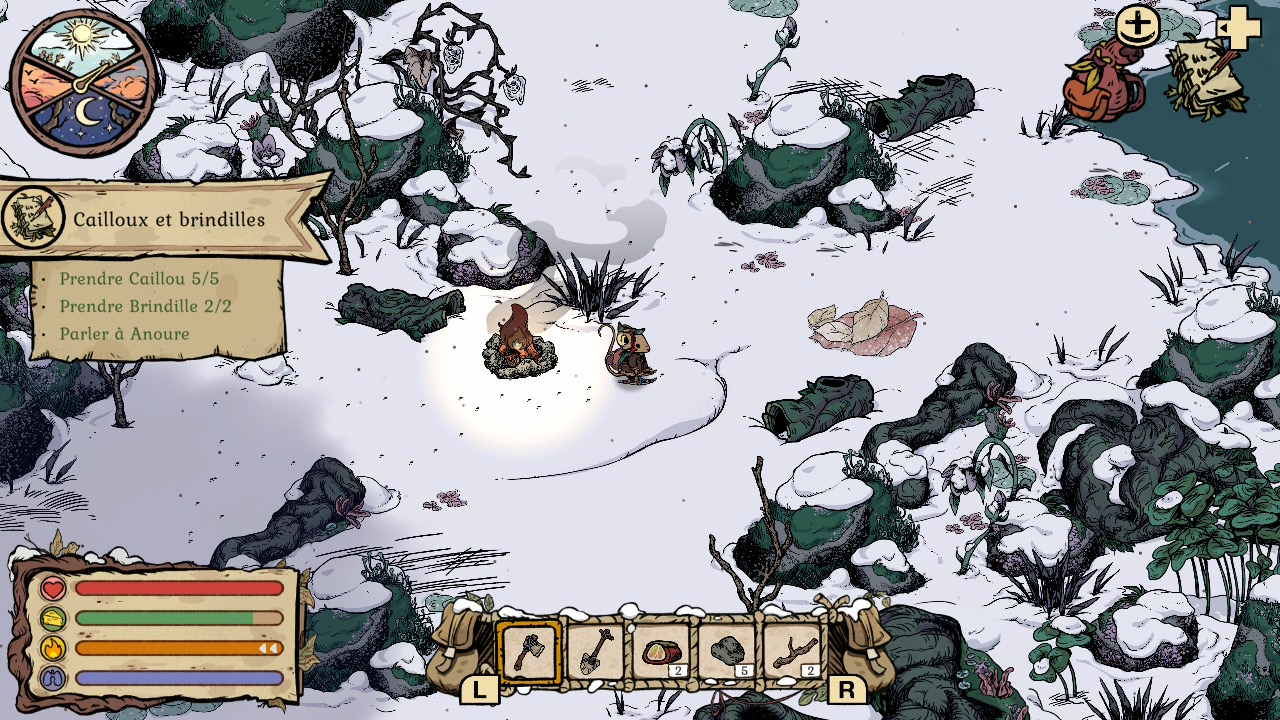Open the Cailloux et brindilles quest banner

[168, 219]
